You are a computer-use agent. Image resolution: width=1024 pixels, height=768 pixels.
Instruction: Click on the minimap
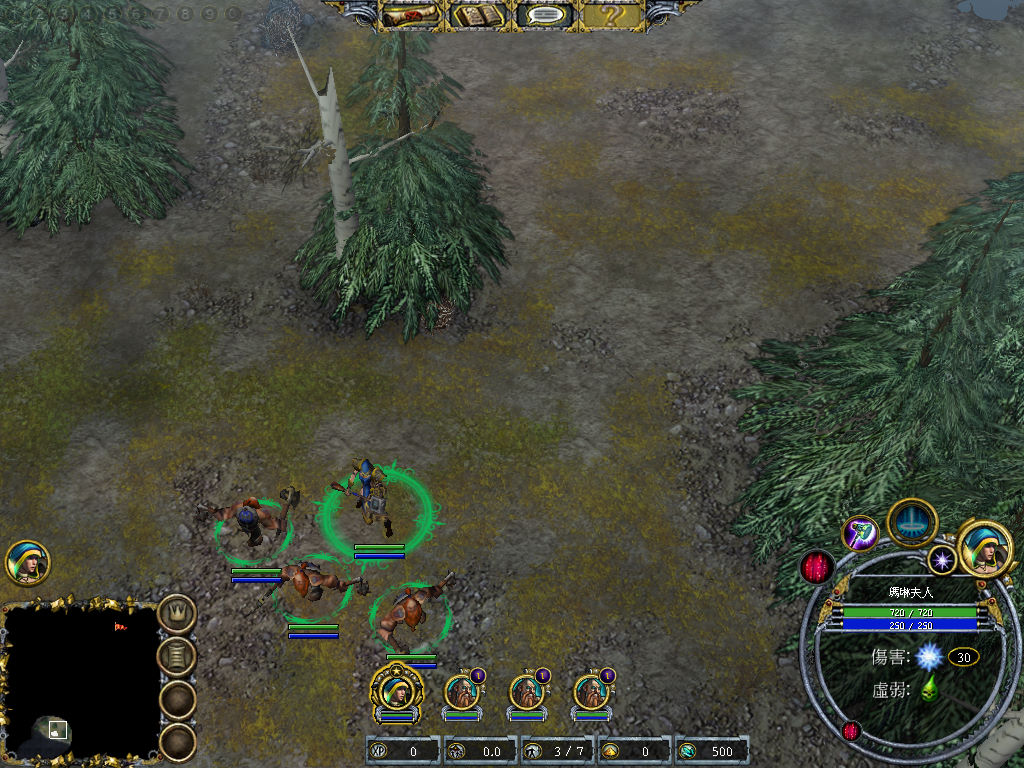(x=80, y=682)
